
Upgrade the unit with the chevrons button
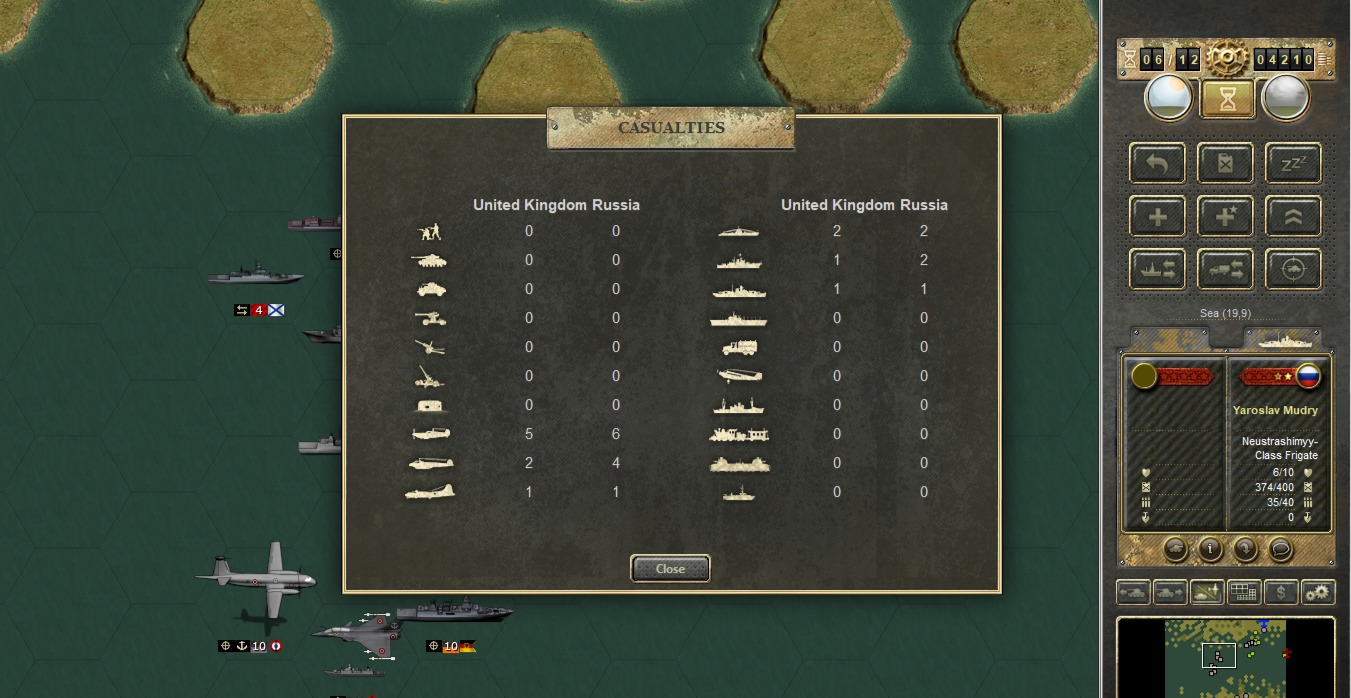click(x=1293, y=216)
